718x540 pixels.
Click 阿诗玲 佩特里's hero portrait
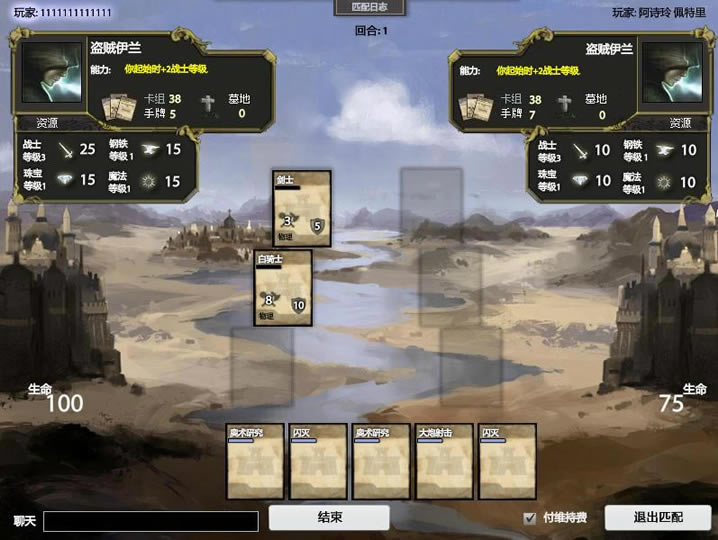672,73
